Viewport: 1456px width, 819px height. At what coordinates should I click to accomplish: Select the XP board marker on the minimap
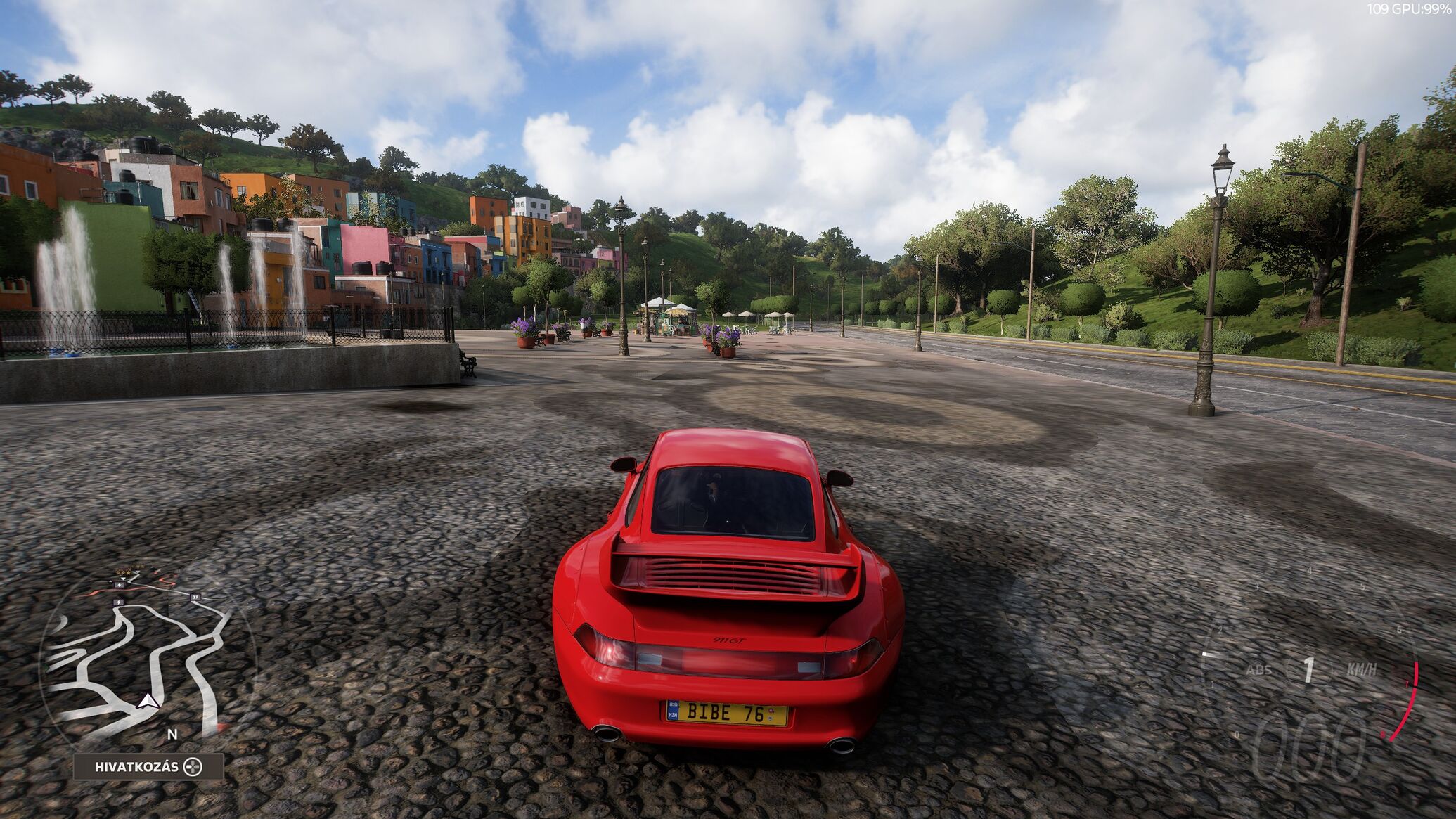(x=195, y=597)
